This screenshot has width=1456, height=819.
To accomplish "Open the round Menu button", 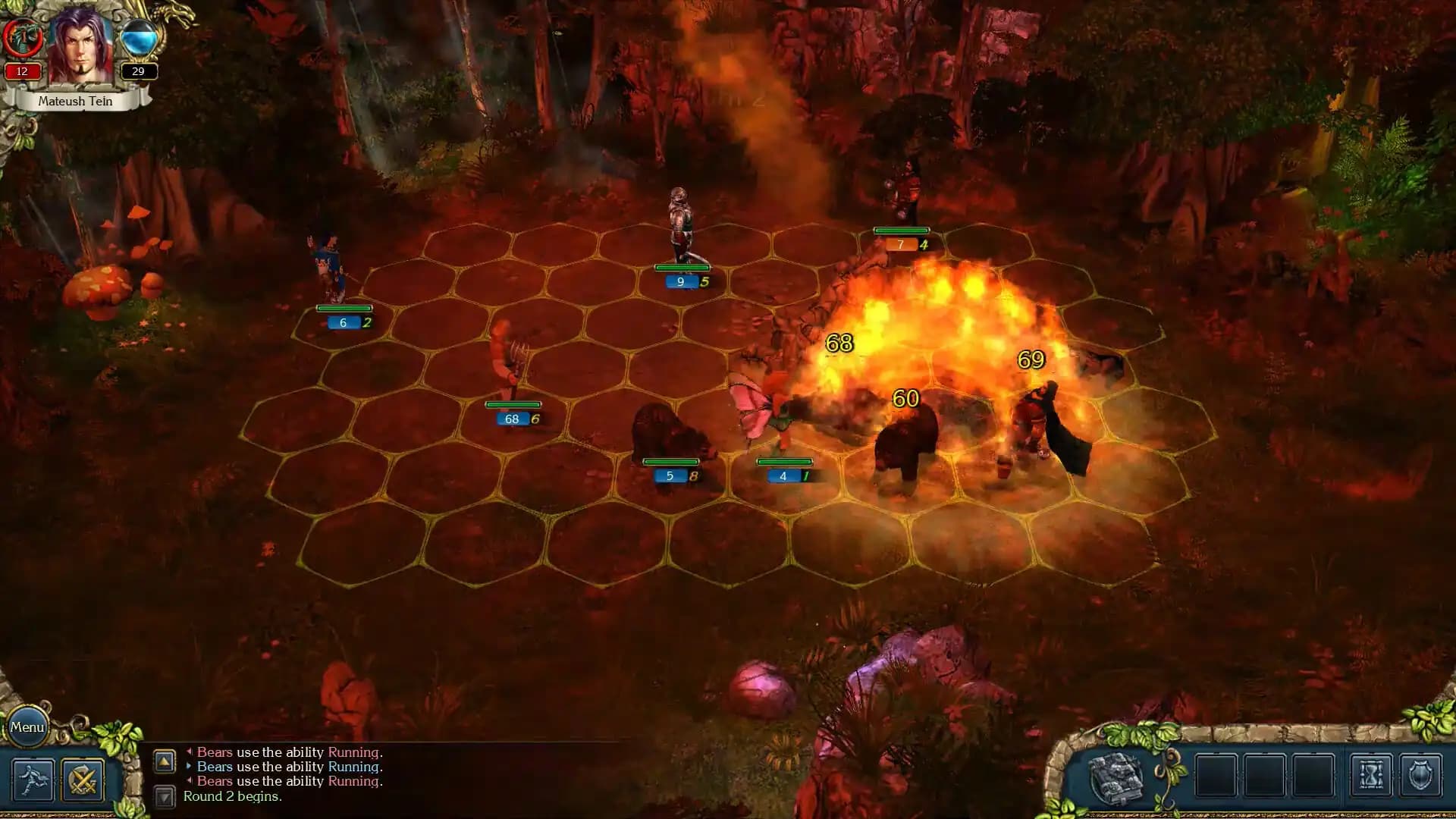I will tap(27, 727).
